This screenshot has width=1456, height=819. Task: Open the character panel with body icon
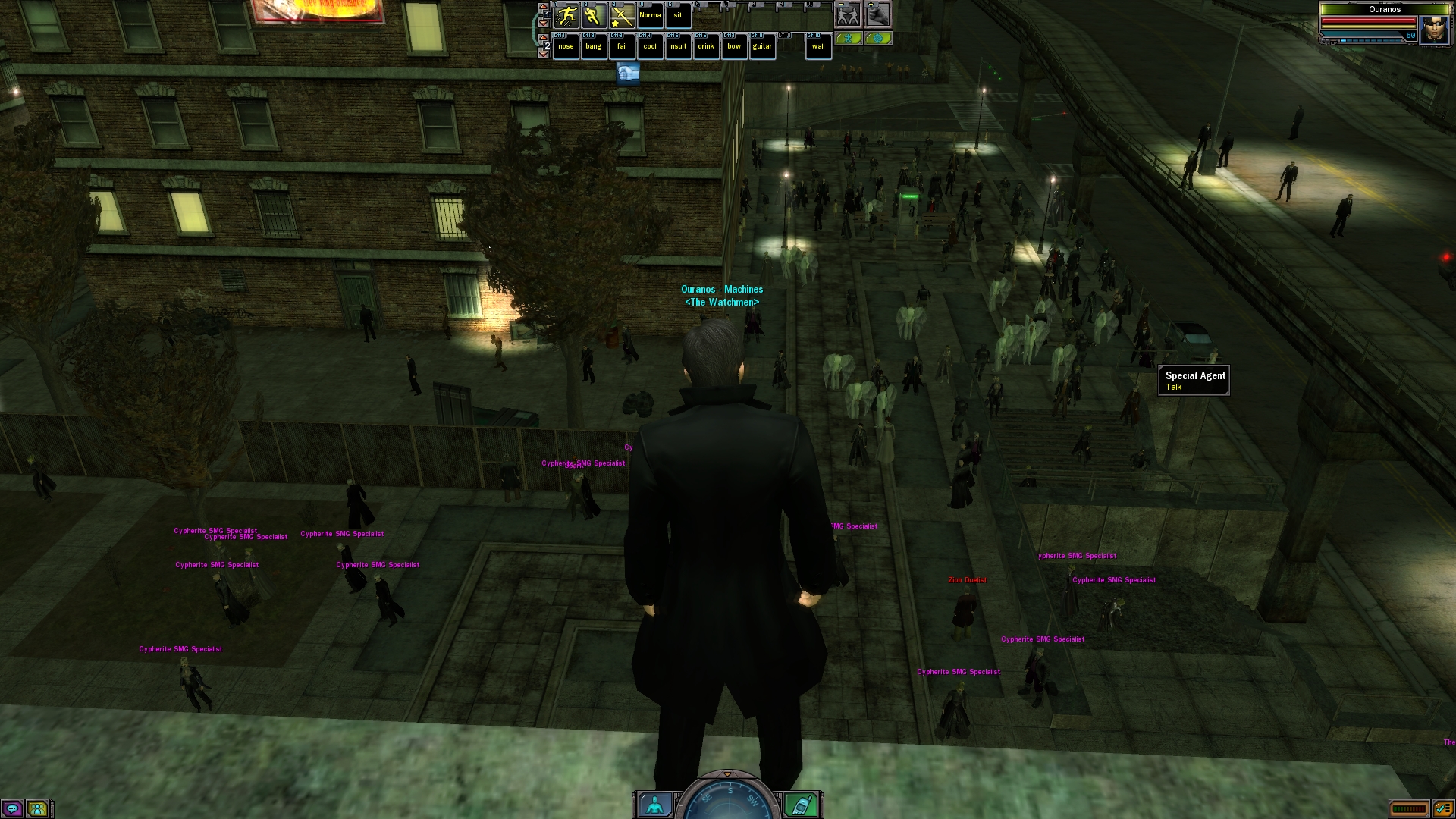[x=654, y=804]
